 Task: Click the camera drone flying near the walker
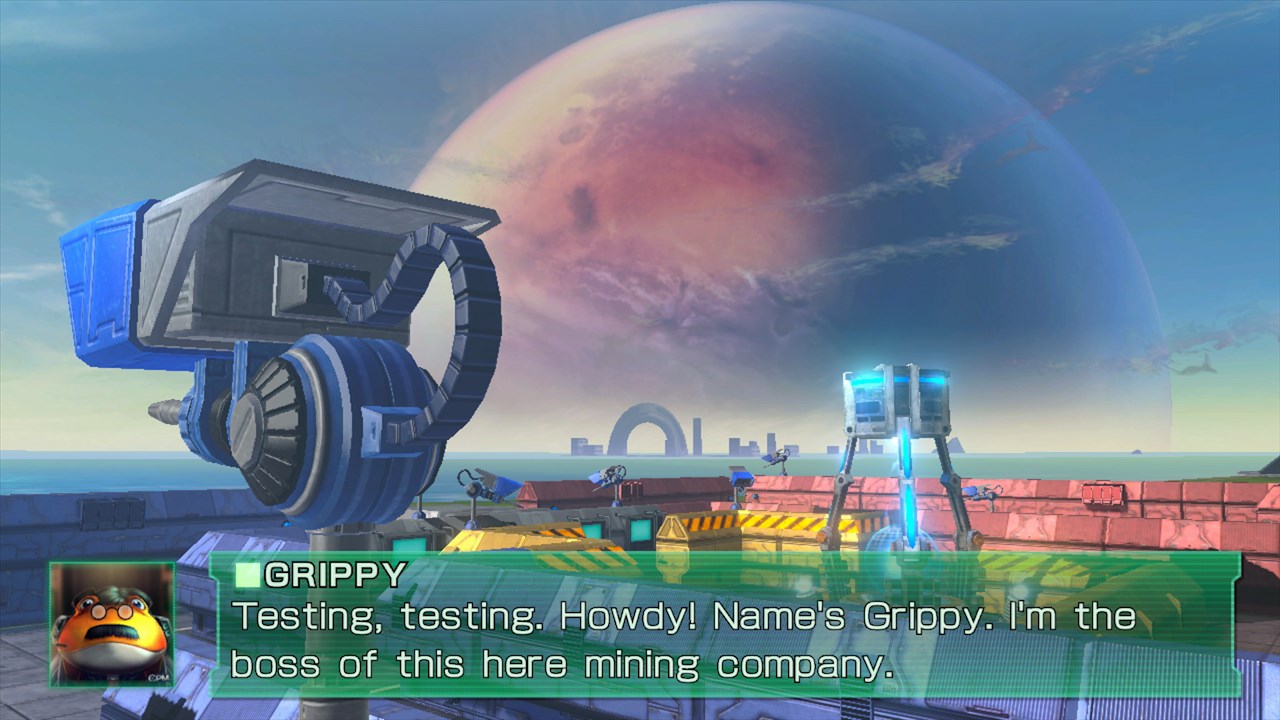[778, 457]
